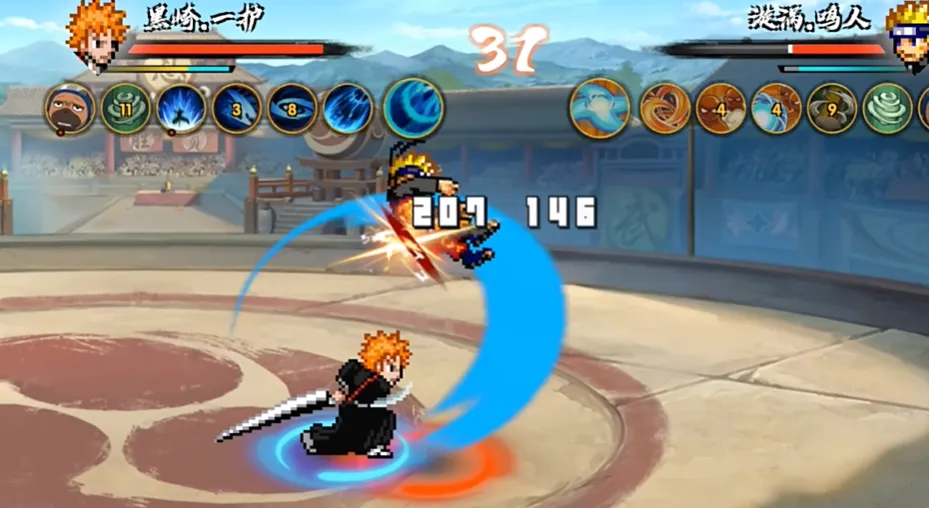Image resolution: width=929 pixels, height=508 pixels.
Task: Activate the brown whirlwind skill showing 9
Action: tap(832, 108)
